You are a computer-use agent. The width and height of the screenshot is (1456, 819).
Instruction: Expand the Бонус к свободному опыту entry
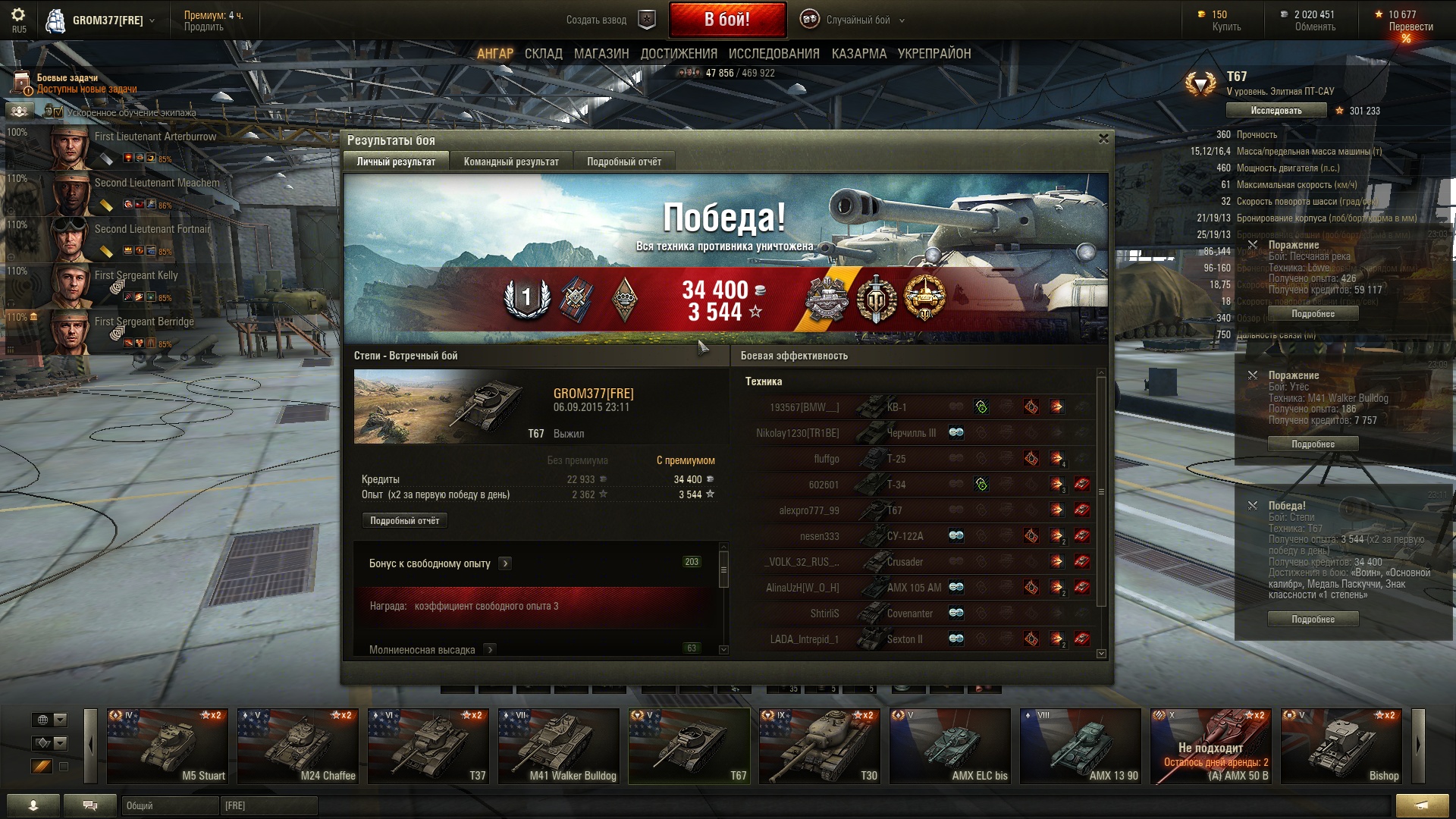(x=505, y=563)
